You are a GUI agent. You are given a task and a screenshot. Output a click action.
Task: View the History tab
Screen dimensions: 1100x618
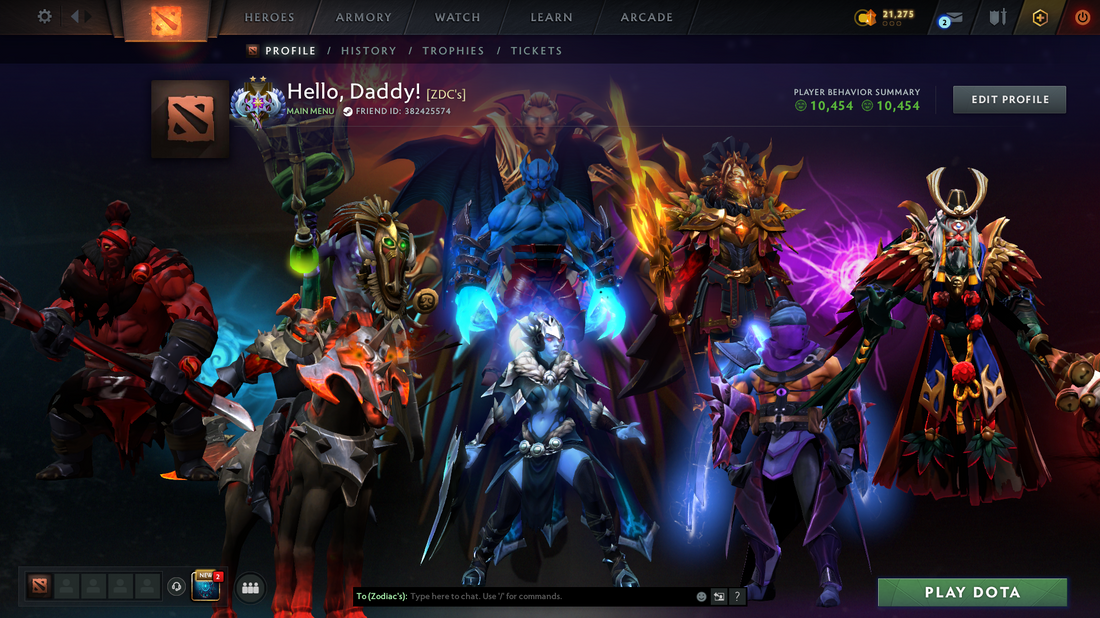pos(368,50)
